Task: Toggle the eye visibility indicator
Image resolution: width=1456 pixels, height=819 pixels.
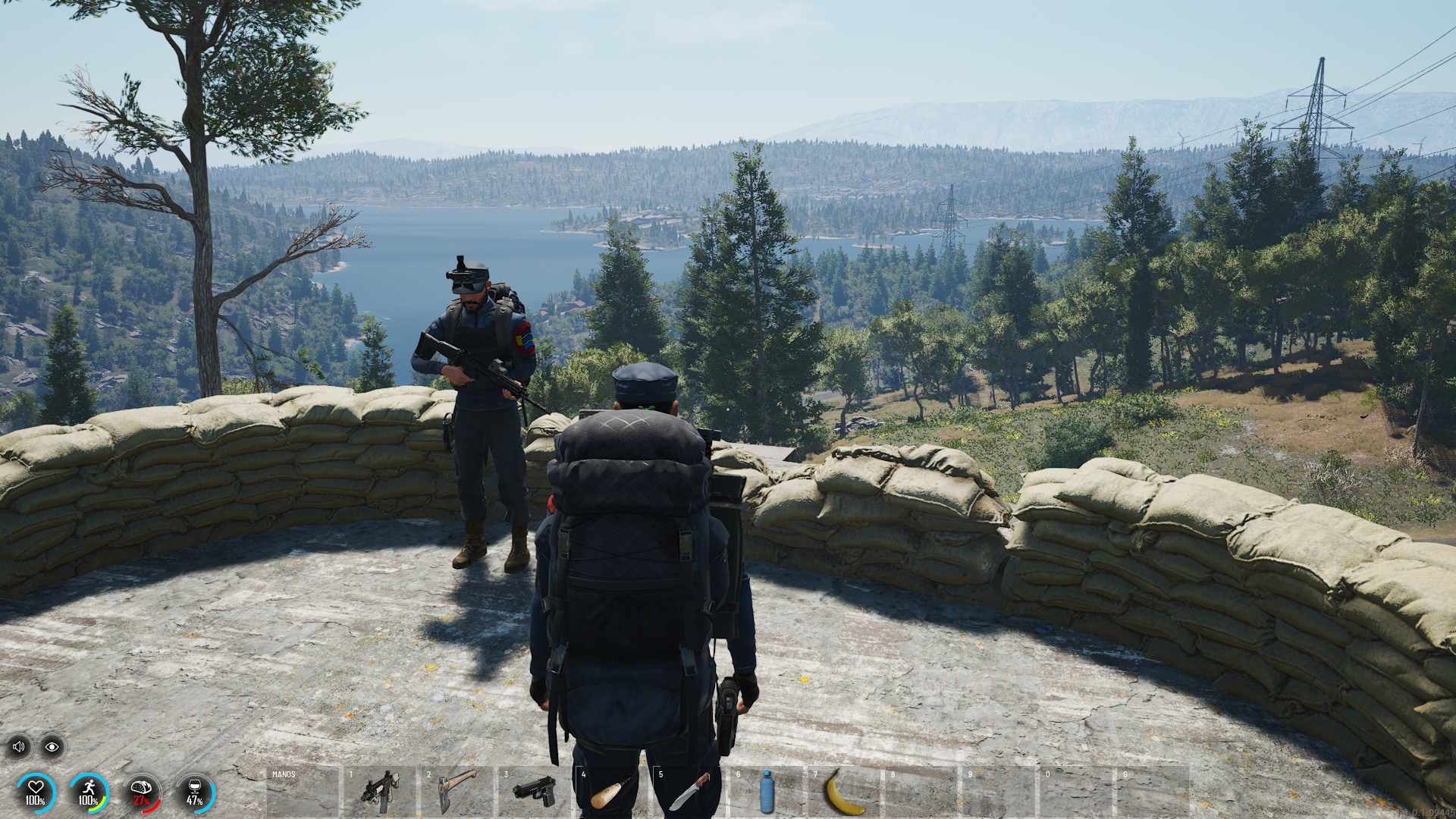Action: click(x=51, y=746)
